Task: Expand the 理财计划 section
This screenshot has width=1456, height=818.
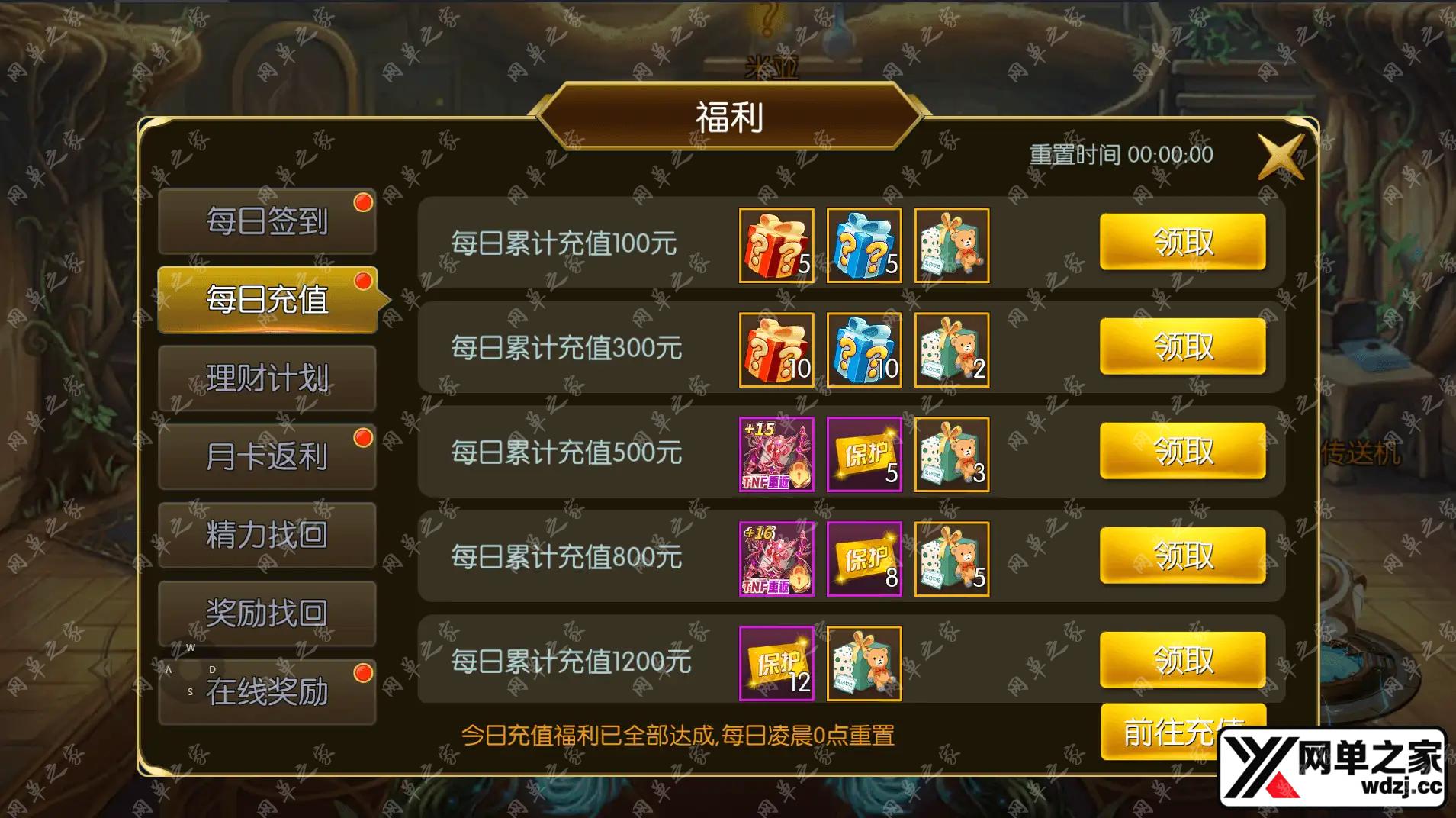Action: tap(267, 377)
